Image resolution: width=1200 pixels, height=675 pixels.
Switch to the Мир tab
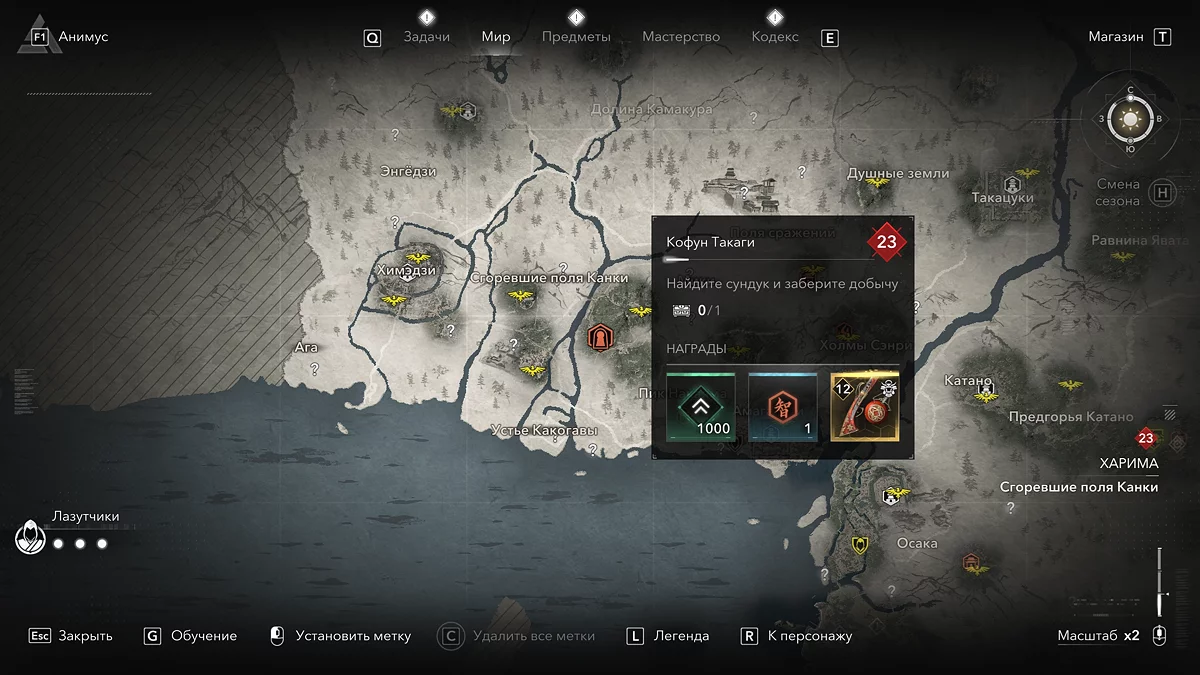[x=496, y=37]
